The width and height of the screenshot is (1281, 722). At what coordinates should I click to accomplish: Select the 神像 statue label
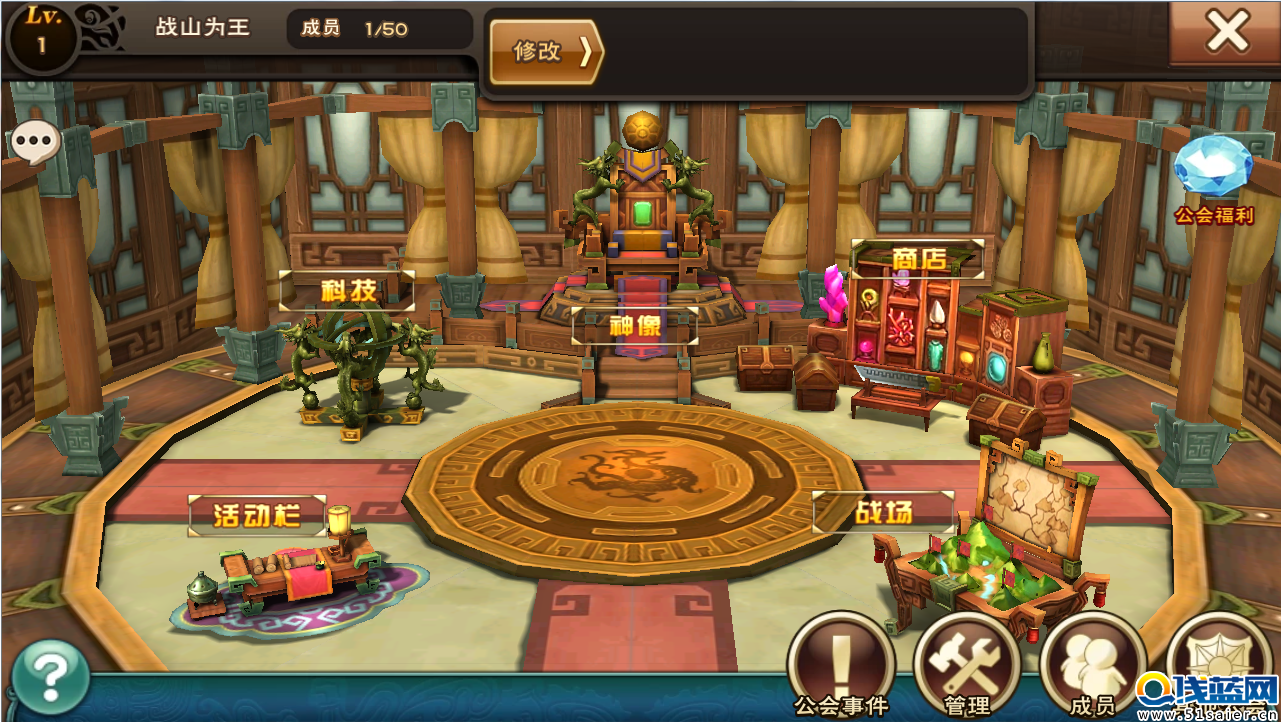pyautogui.click(x=635, y=325)
